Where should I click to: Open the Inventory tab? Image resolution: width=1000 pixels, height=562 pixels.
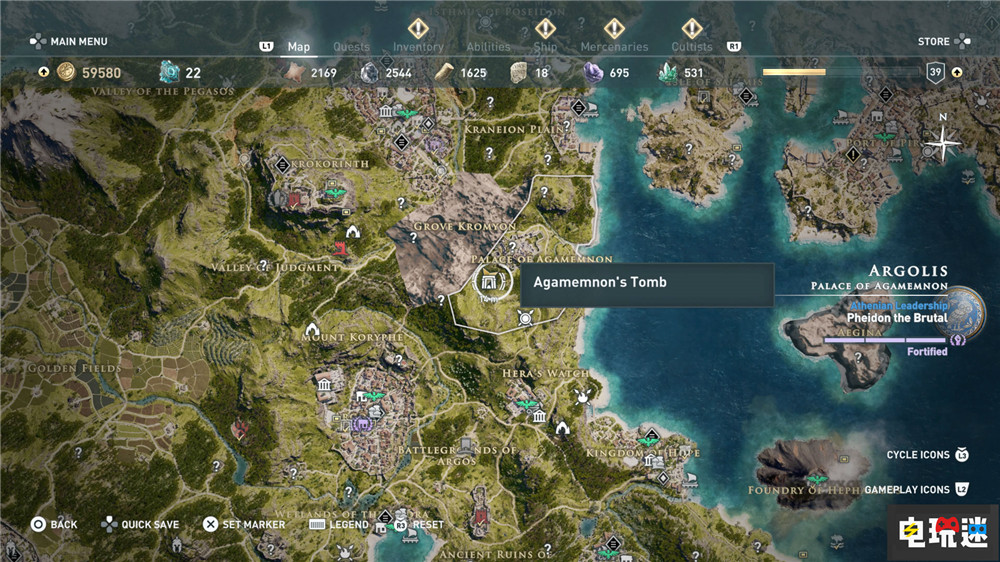418,46
